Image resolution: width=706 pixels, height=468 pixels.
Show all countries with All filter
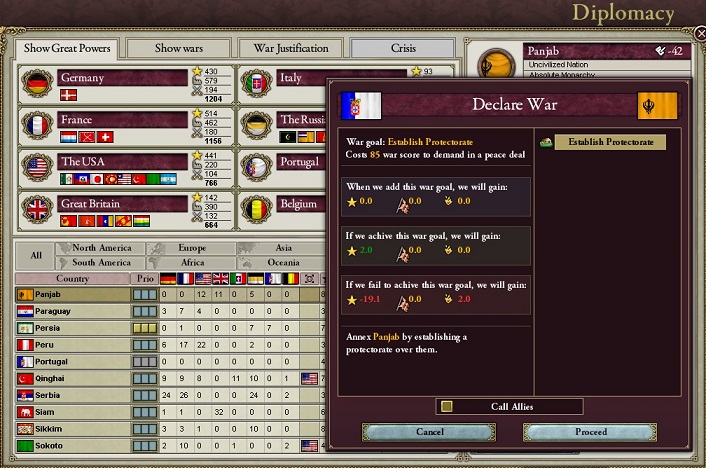click(x=36, y=255)
